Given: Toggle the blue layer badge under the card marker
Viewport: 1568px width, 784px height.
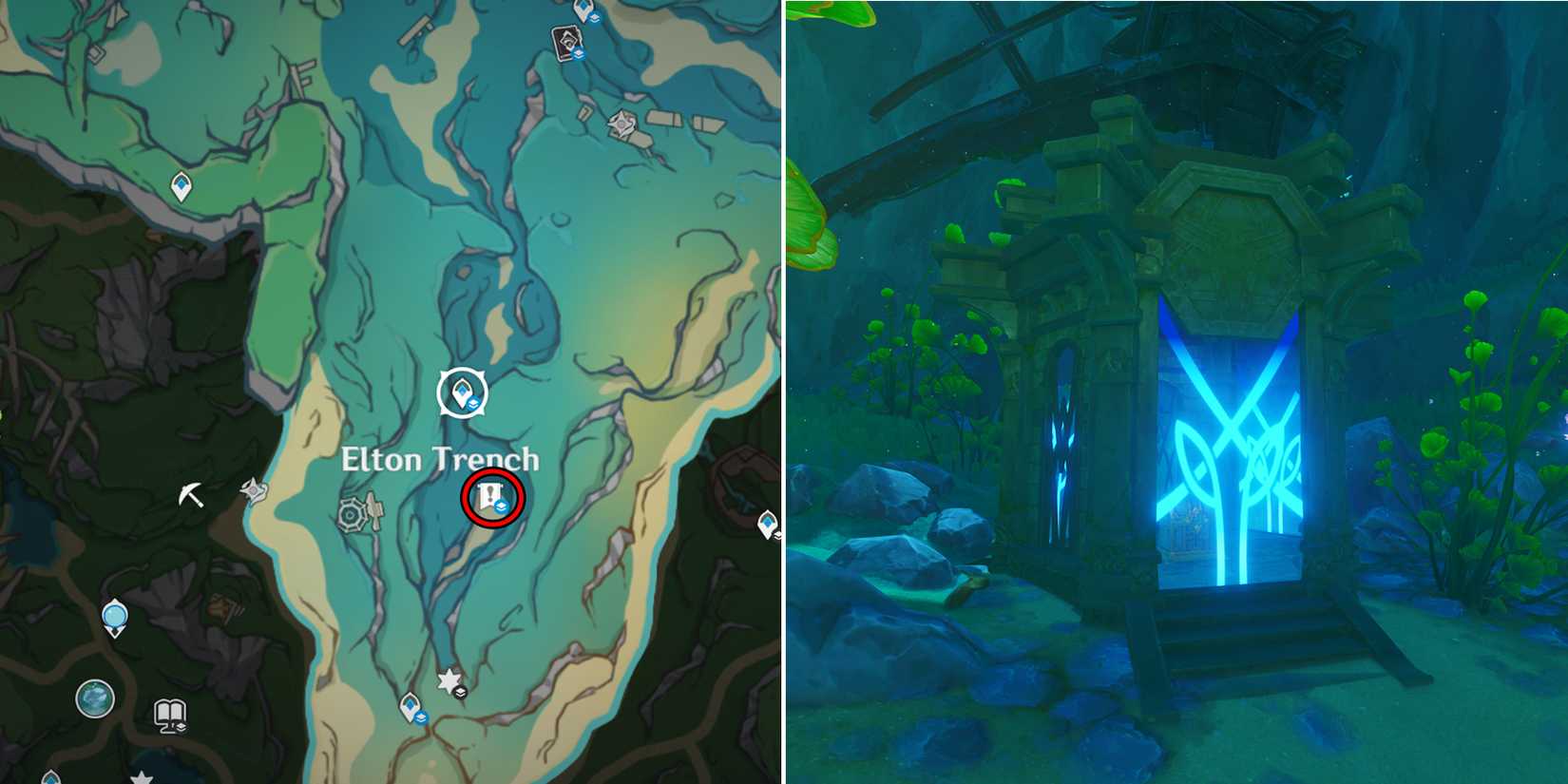Looking at the screenshot, I should coord(578,54).
